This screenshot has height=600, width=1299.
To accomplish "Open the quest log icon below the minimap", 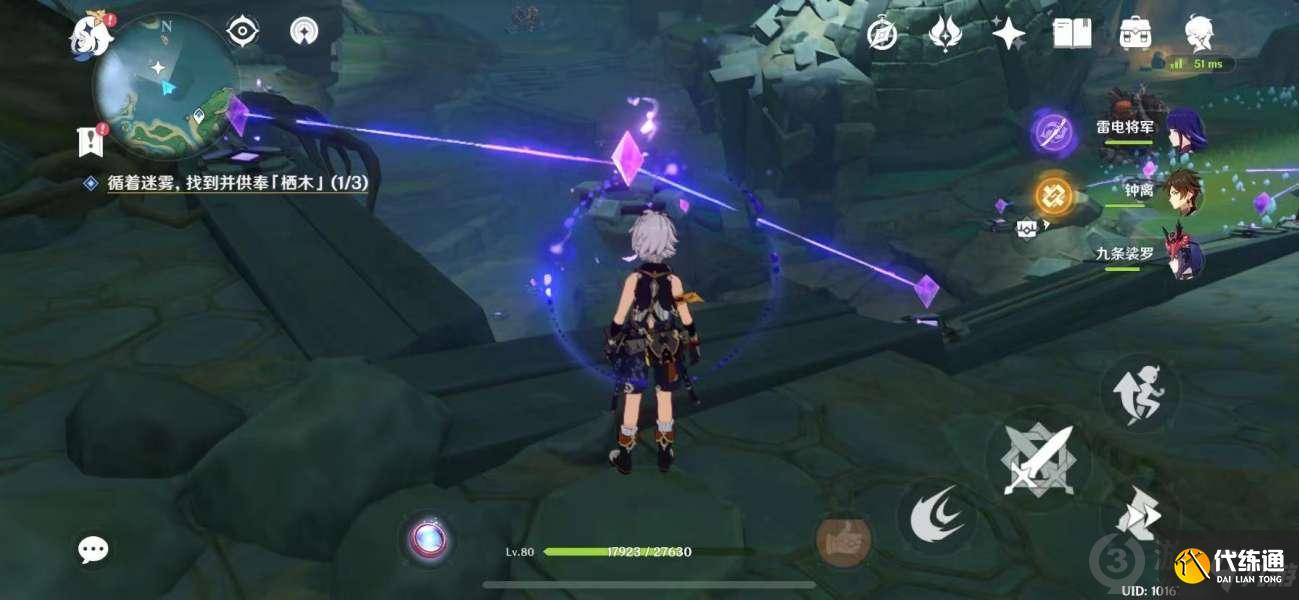I will click(x=91, y=142).
